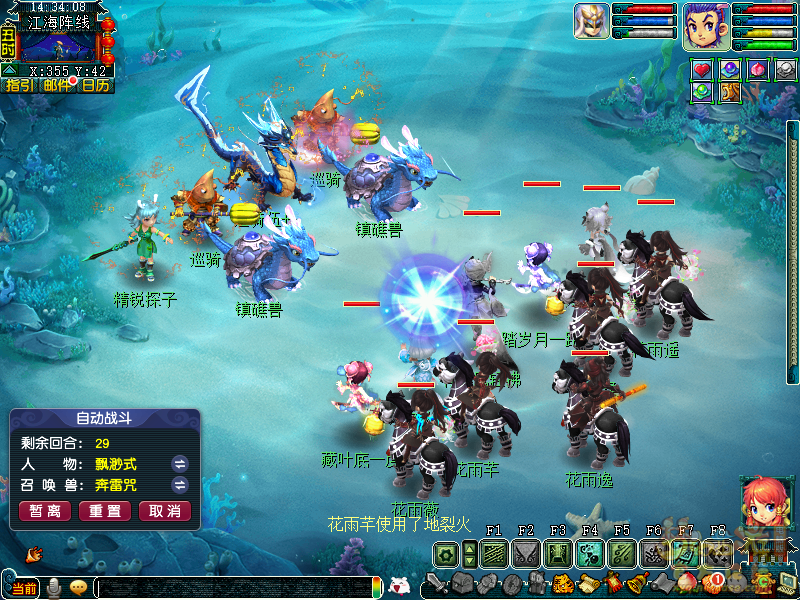
Task: Click the peach buff icon
Action: click(x=758, y=70)
